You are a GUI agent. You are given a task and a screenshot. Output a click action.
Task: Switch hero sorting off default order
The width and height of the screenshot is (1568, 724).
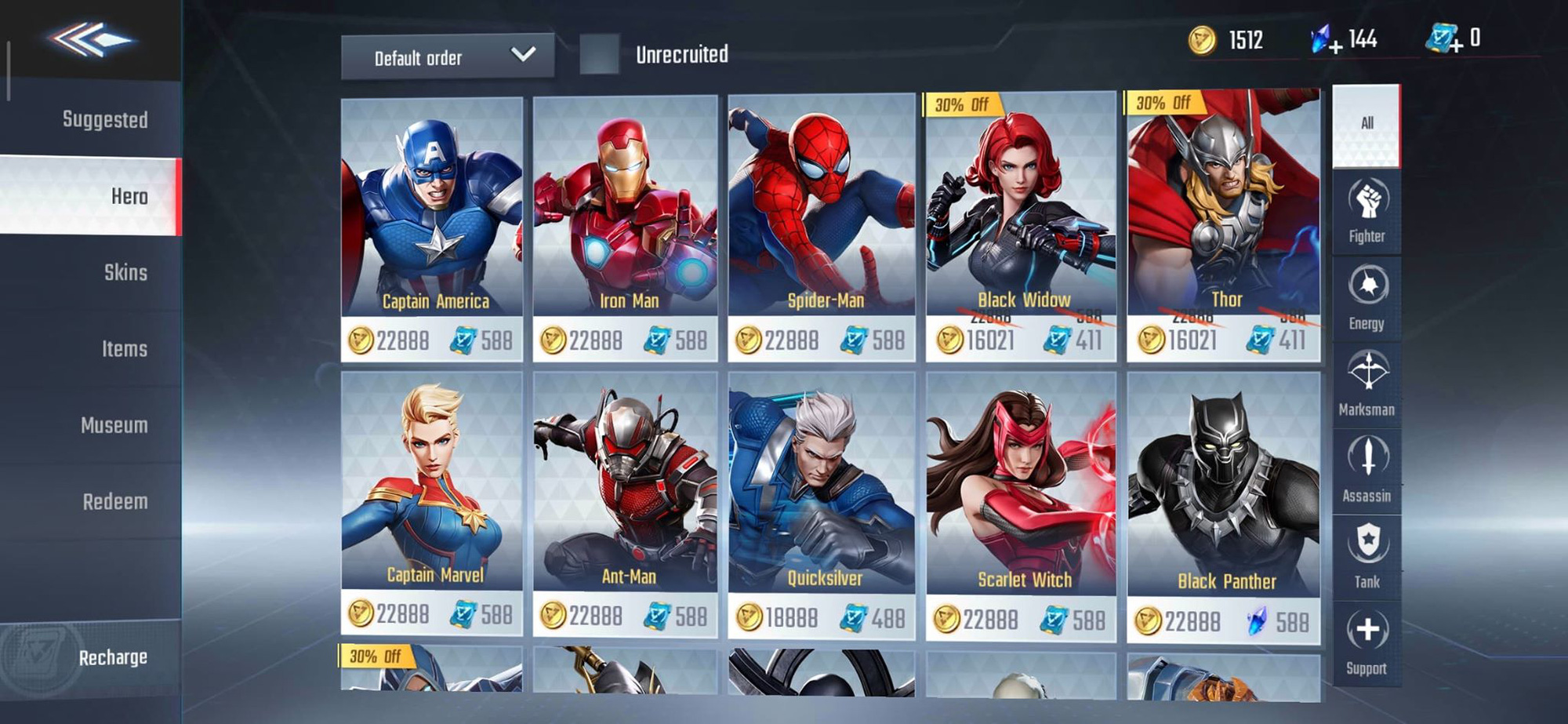click(447, 56)
